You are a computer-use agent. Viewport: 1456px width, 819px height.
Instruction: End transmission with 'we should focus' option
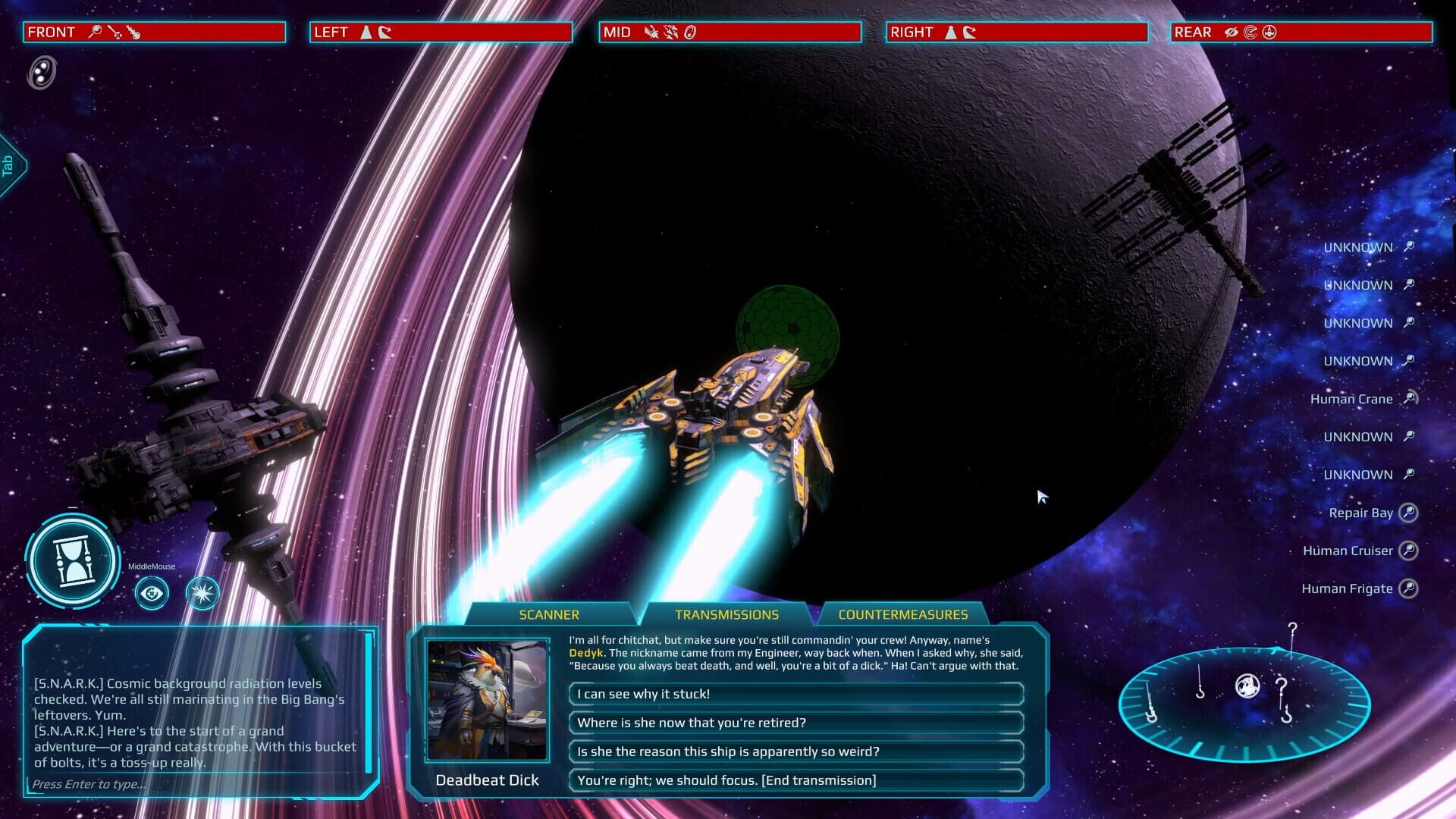click(795, 780)
